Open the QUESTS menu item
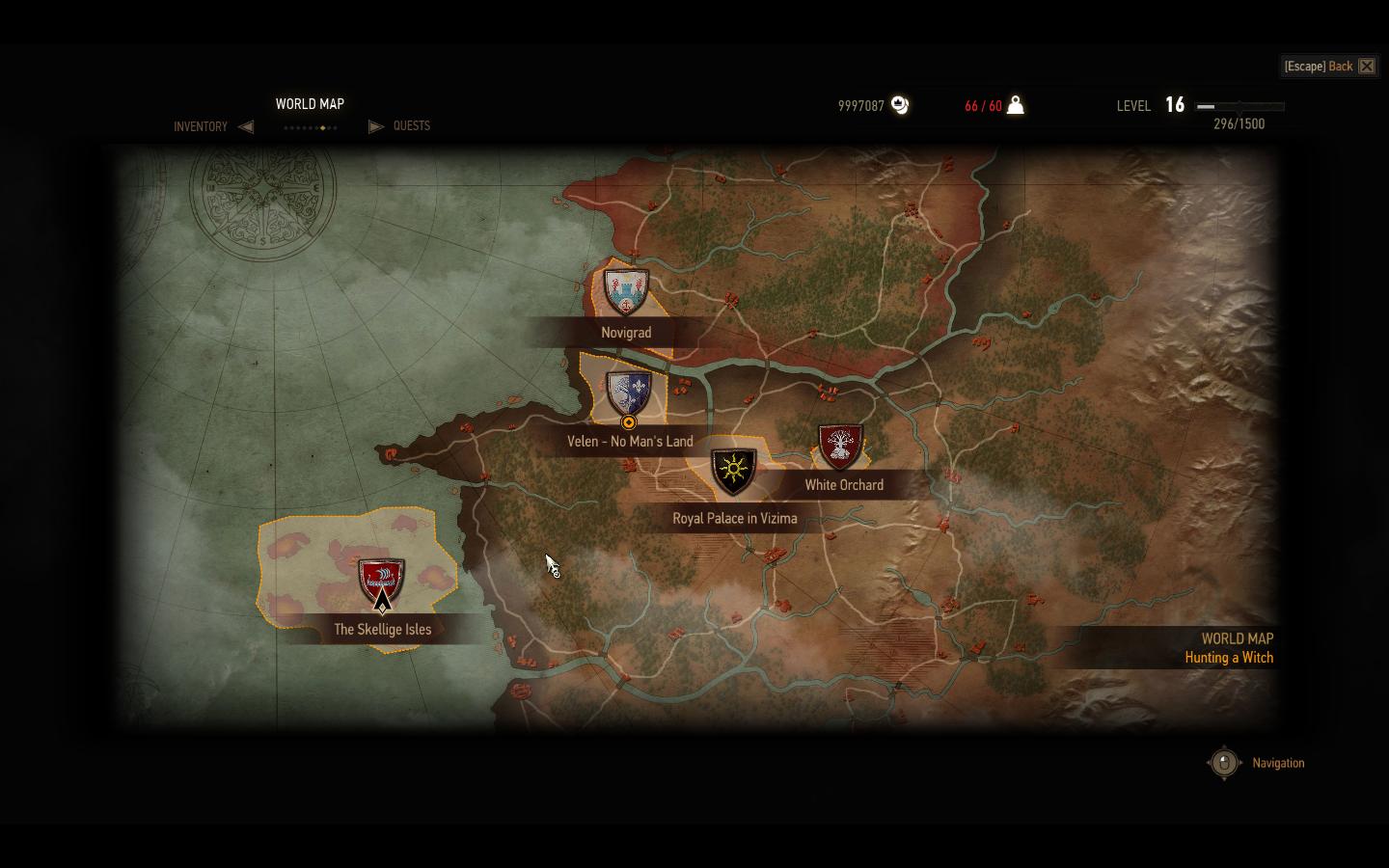The height and width of the screenshot is (868, 1389). tap(410, 126)
